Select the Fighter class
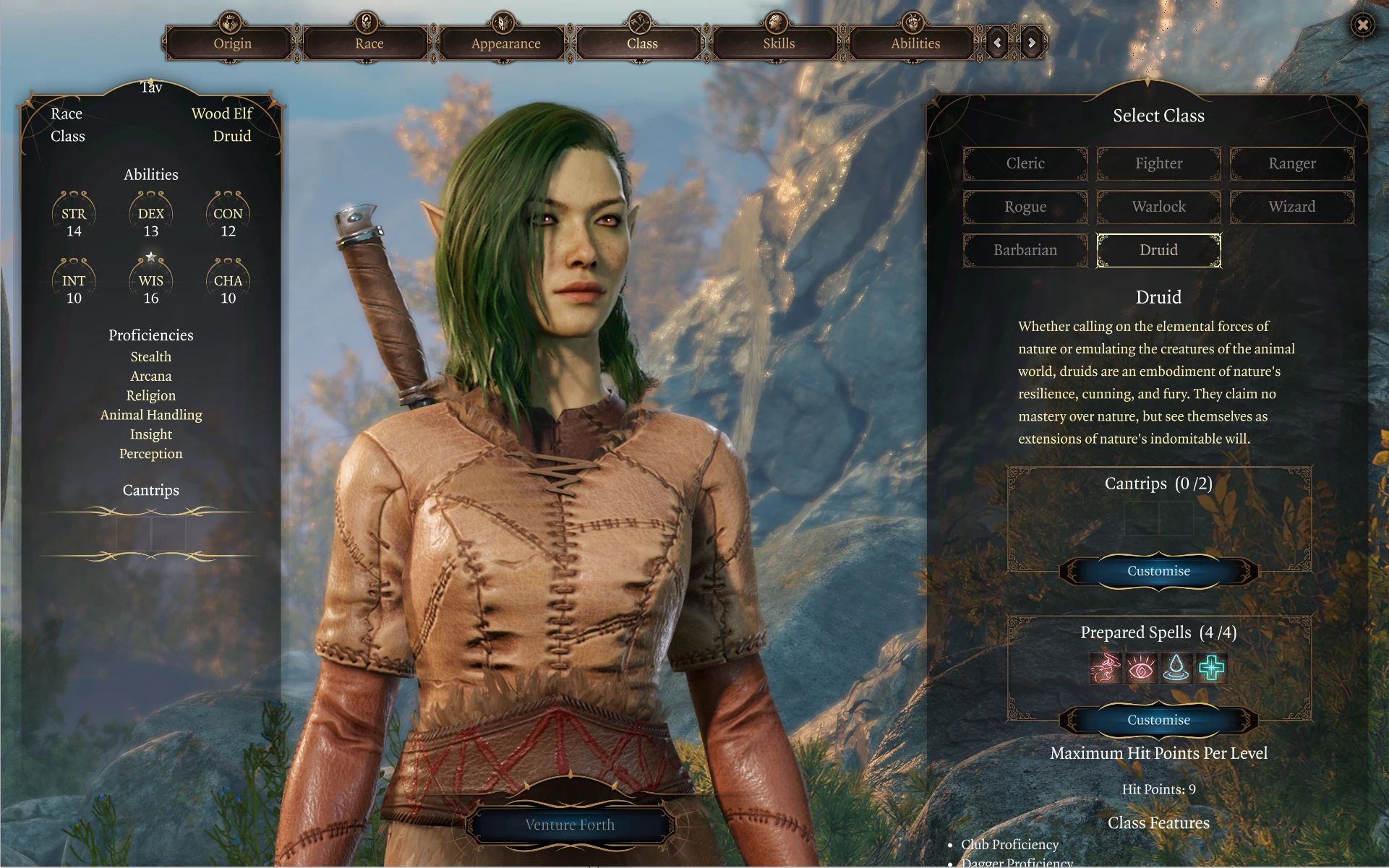This screenshot has height=868, width=1389. coord(1158,163)
